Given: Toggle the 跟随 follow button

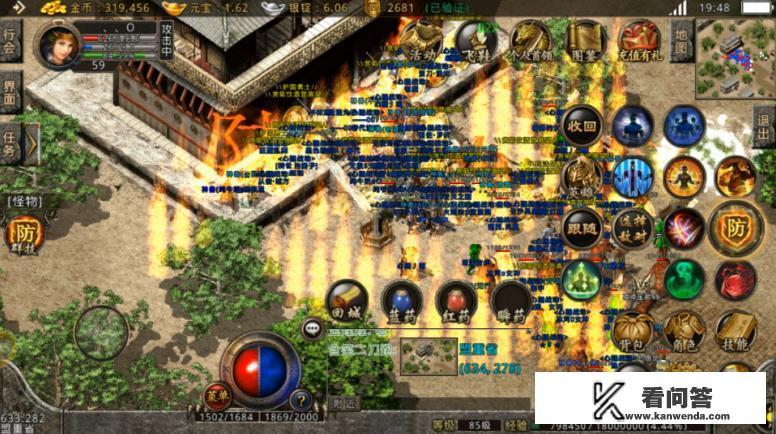Looking at the screenshot, I should [582, 228].
